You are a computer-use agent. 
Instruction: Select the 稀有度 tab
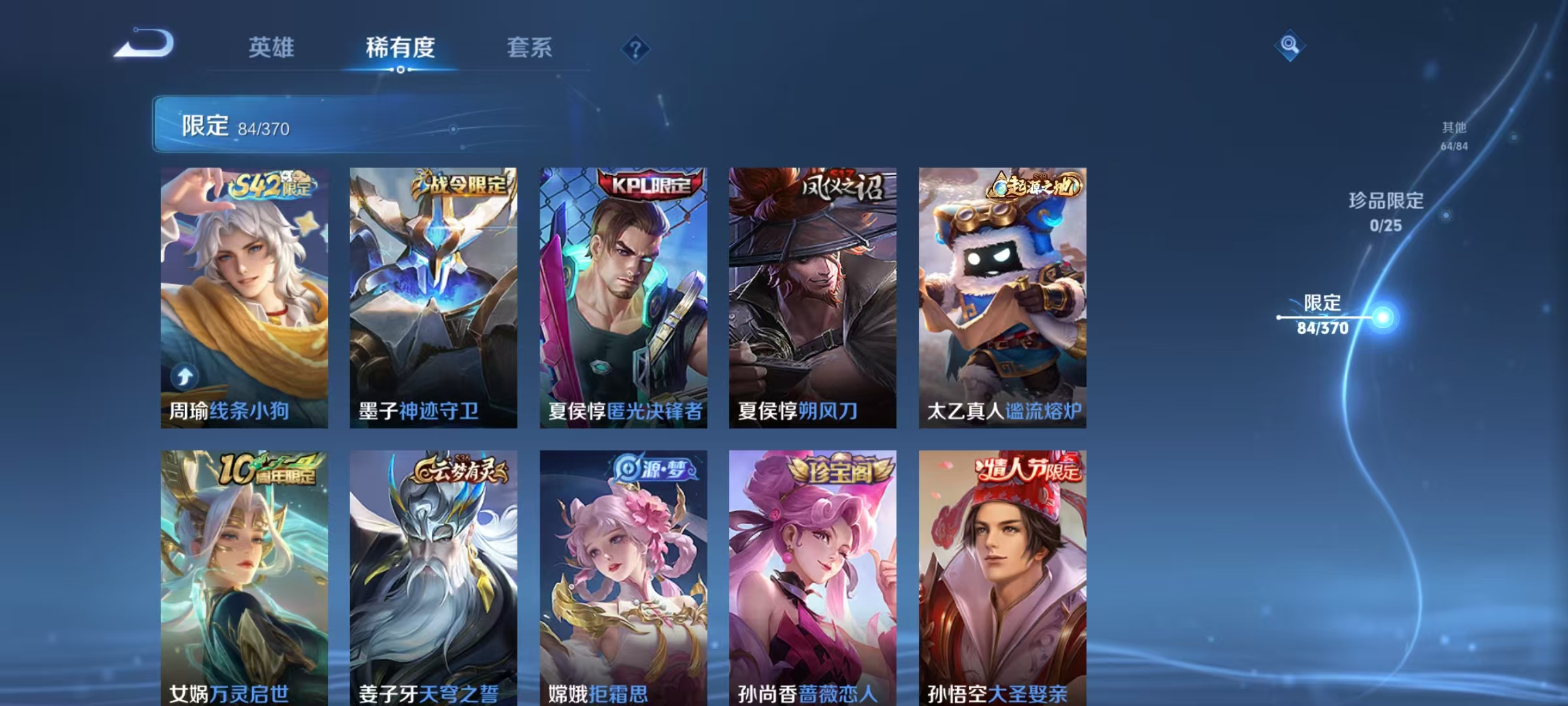click(400, 48)
